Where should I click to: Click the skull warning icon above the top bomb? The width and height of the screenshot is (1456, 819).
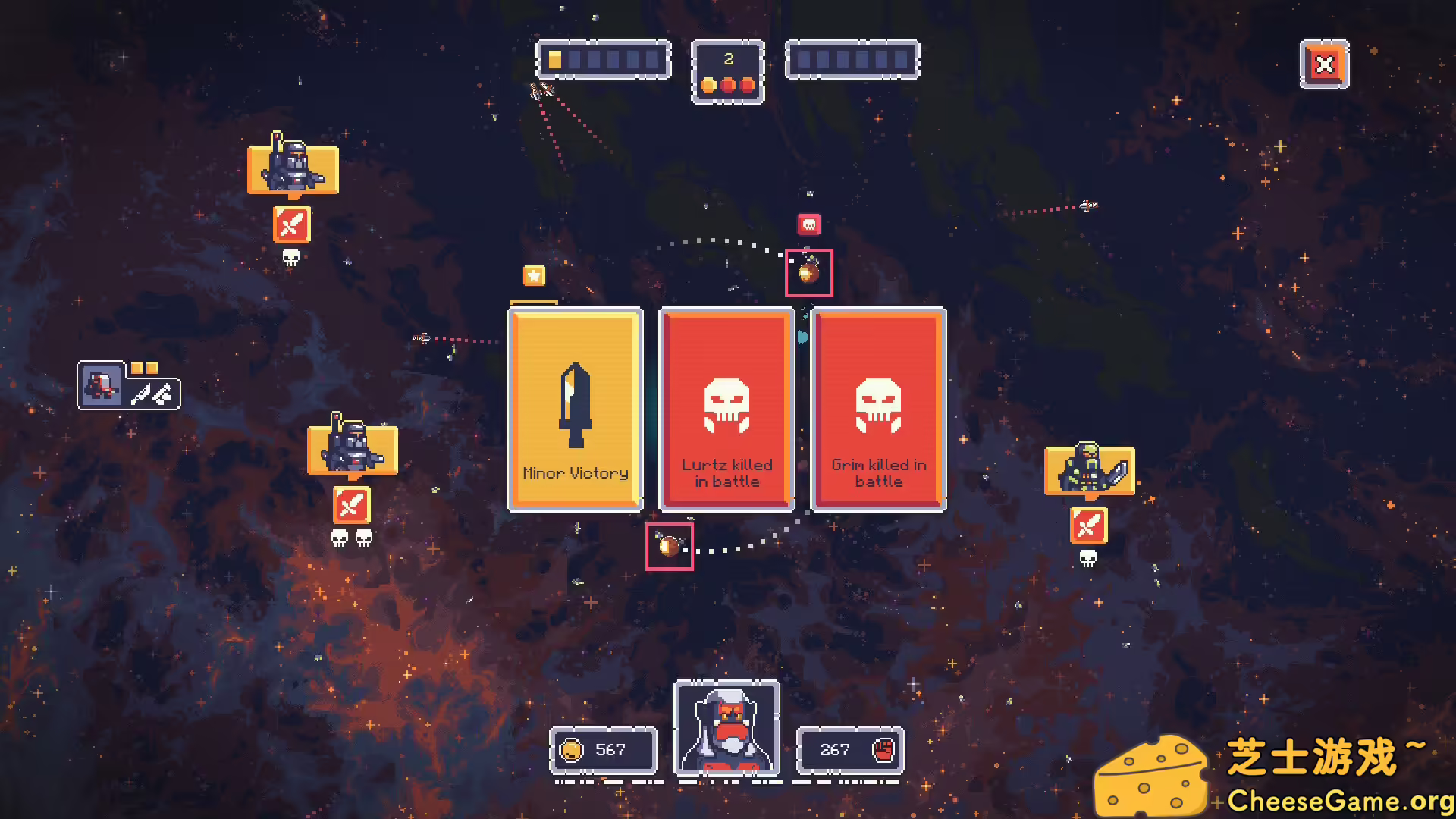pos(808,222)
